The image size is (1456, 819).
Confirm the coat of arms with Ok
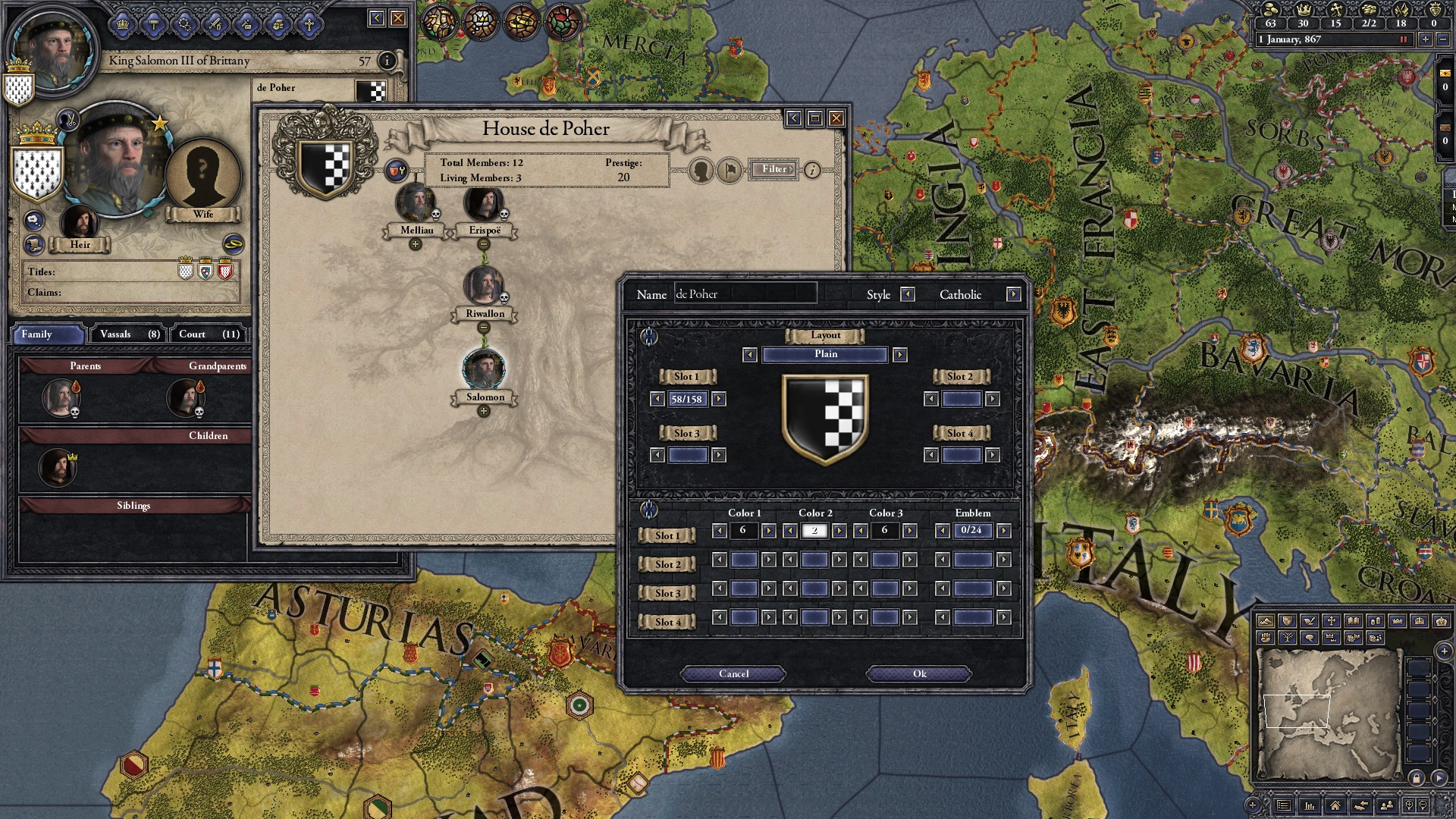click(919, 673)
